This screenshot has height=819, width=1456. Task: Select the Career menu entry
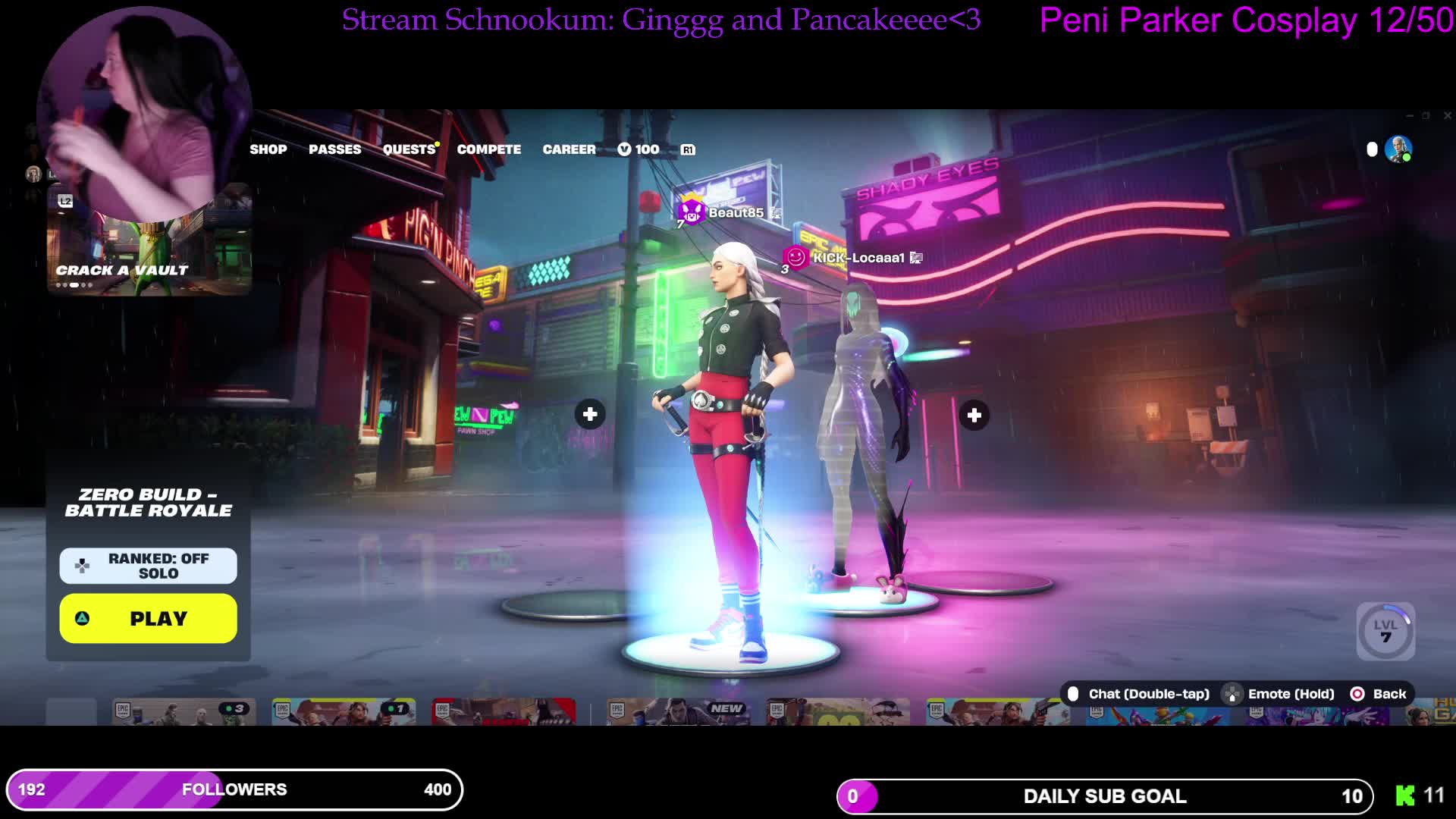tap(569, 149)
